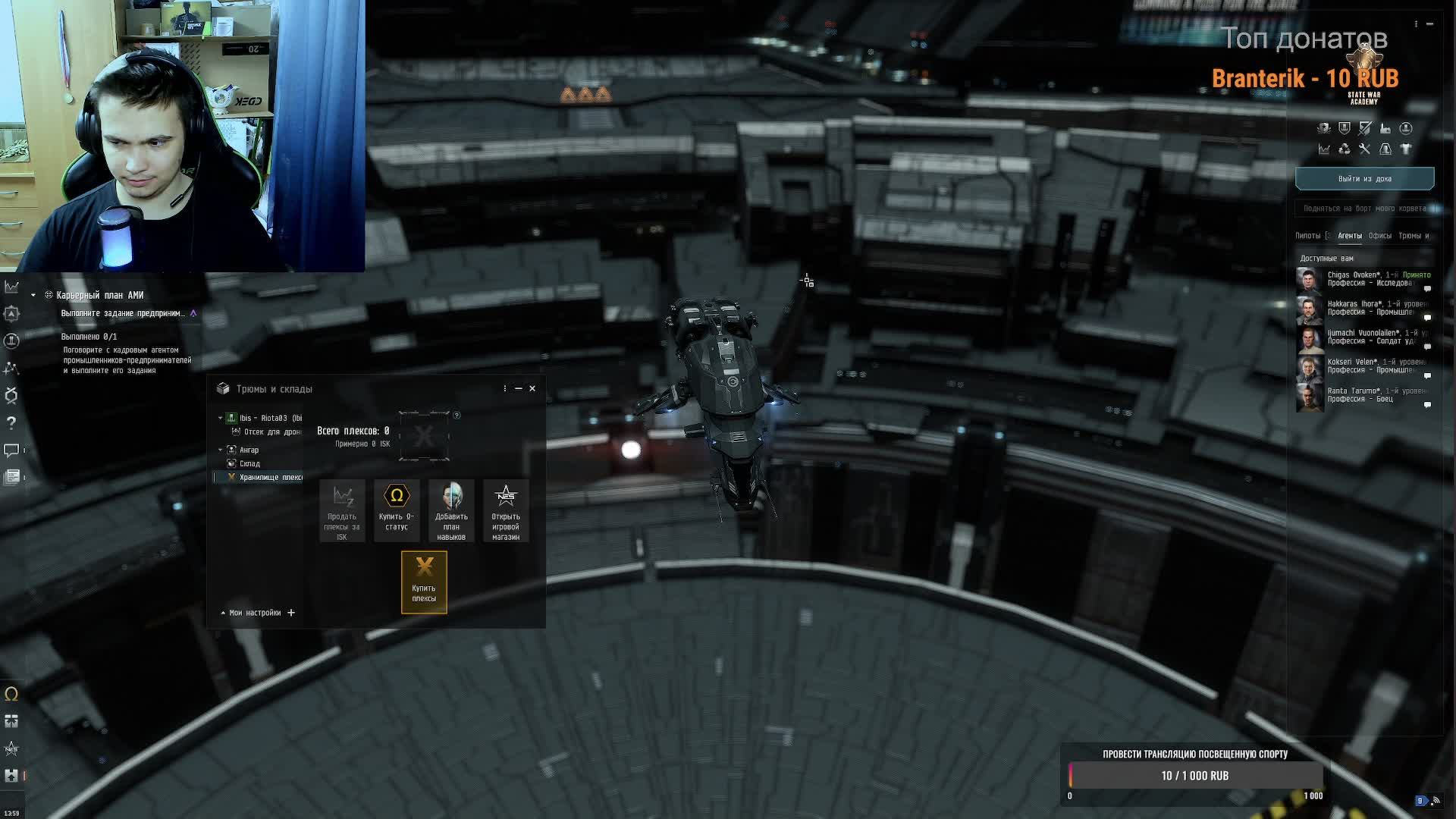Switch to the Пилоты tab
Image resolution: width=1456 pixels, height=819 pixels.
coord(1307,236)
